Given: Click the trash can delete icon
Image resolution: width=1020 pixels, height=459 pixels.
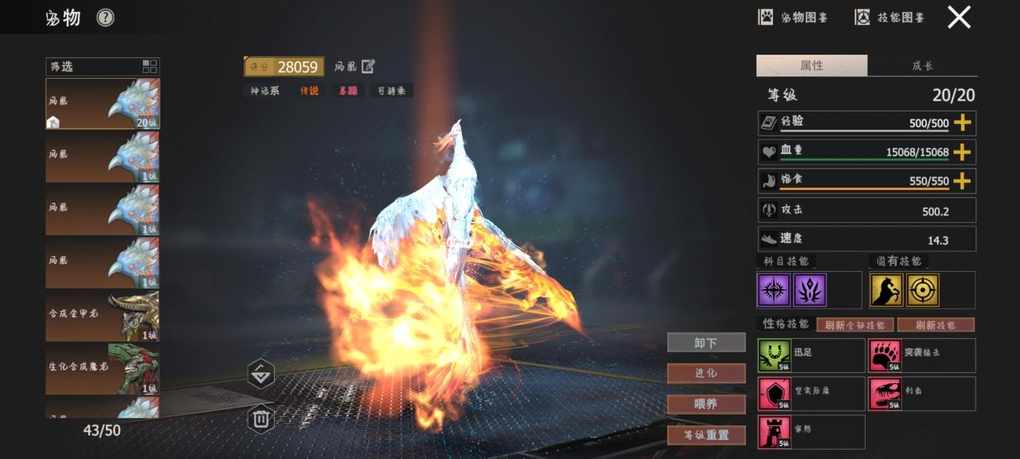Looking at the screenshot, I should 260,418.
